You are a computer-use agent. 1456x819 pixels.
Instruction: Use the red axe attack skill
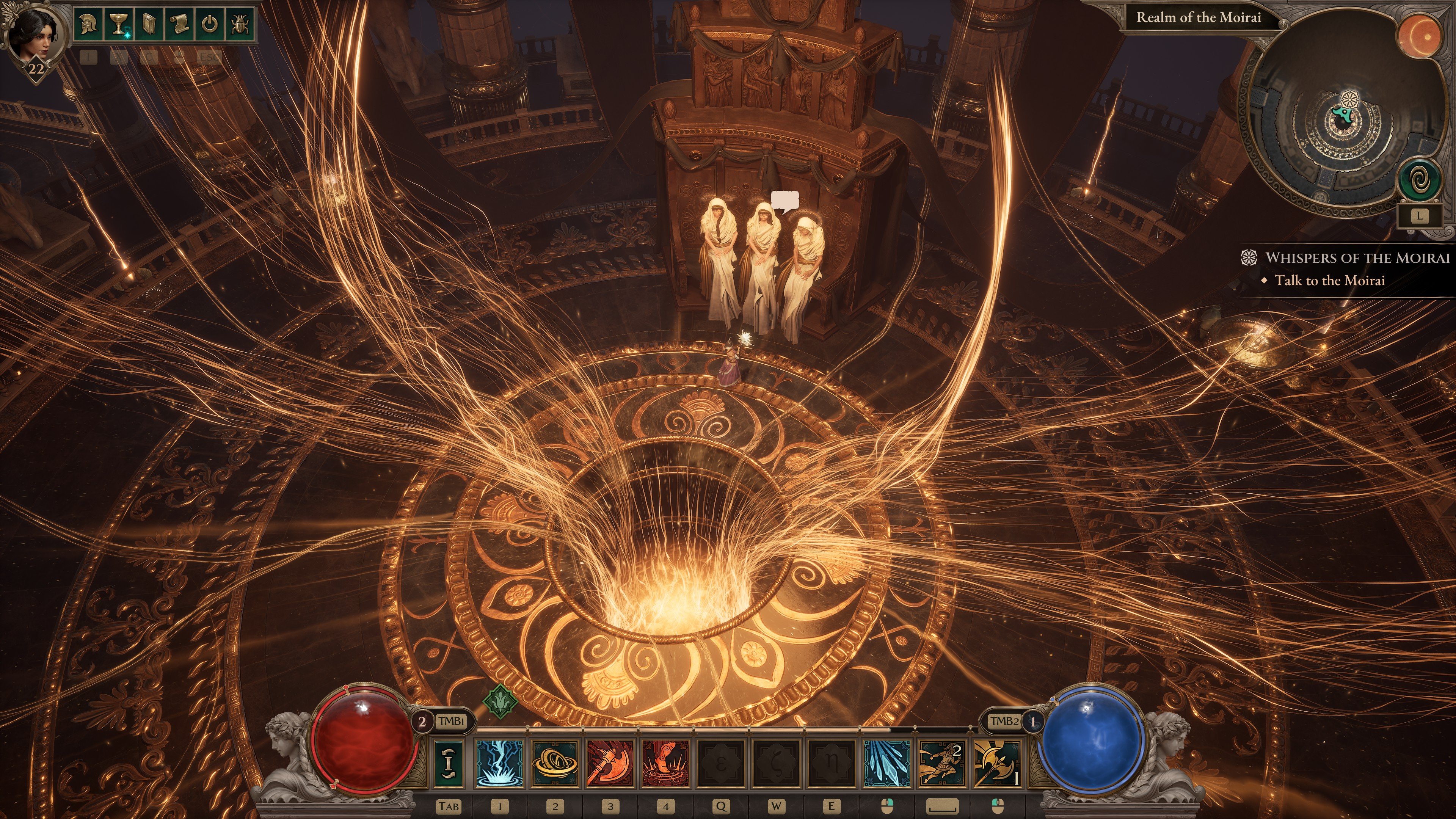tap(610, 763)
